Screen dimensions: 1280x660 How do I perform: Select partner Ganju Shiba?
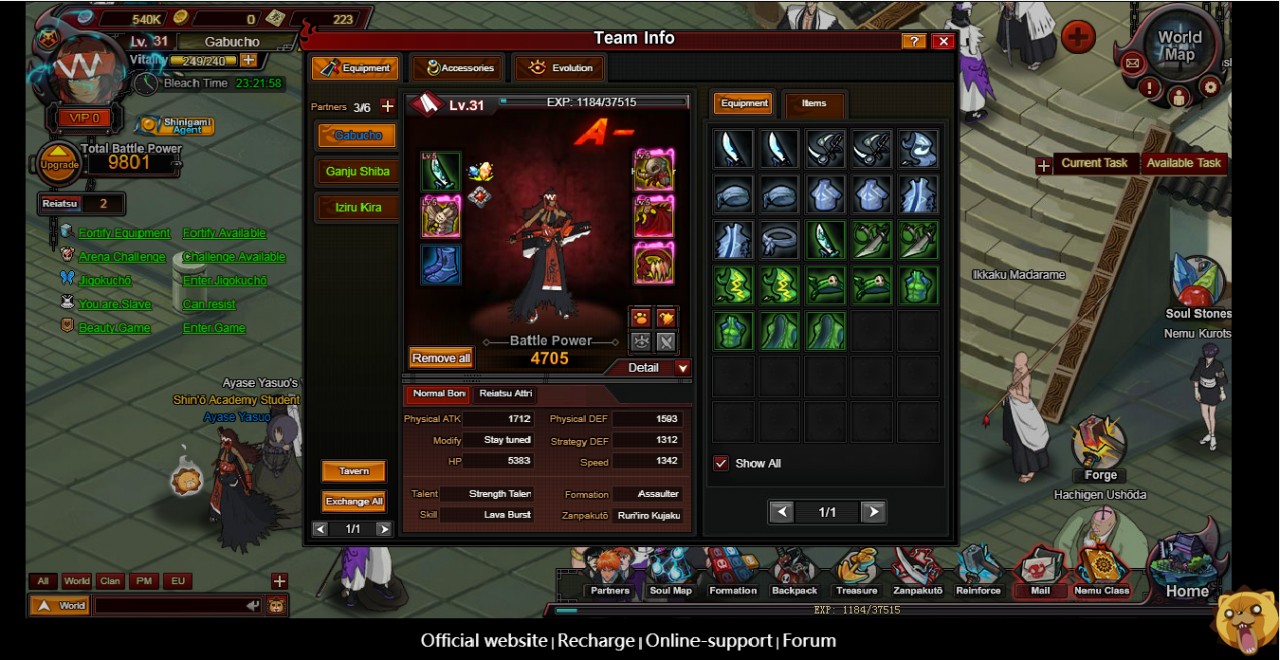pos(357,171)
